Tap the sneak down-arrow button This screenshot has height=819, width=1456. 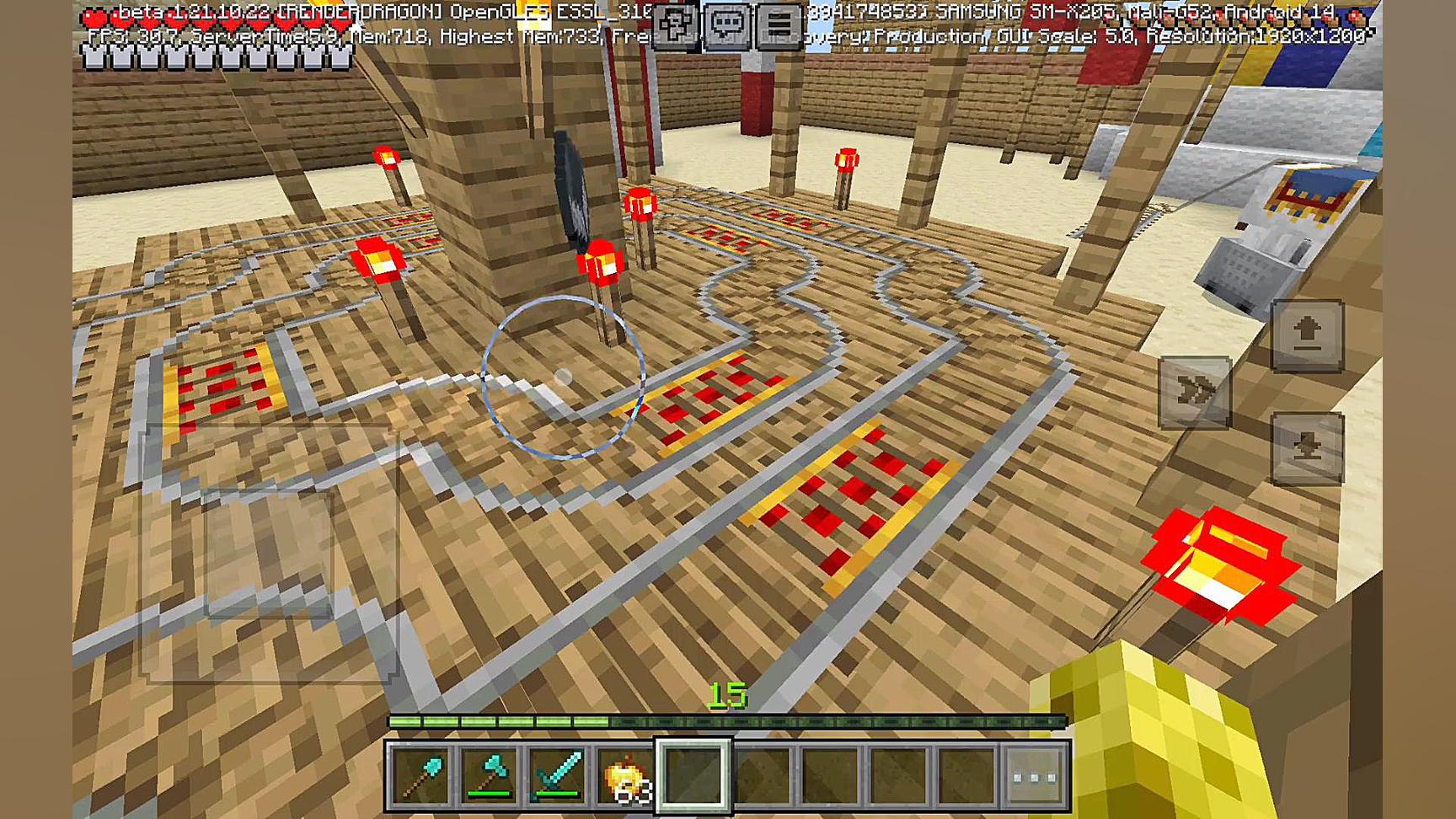1307,448
